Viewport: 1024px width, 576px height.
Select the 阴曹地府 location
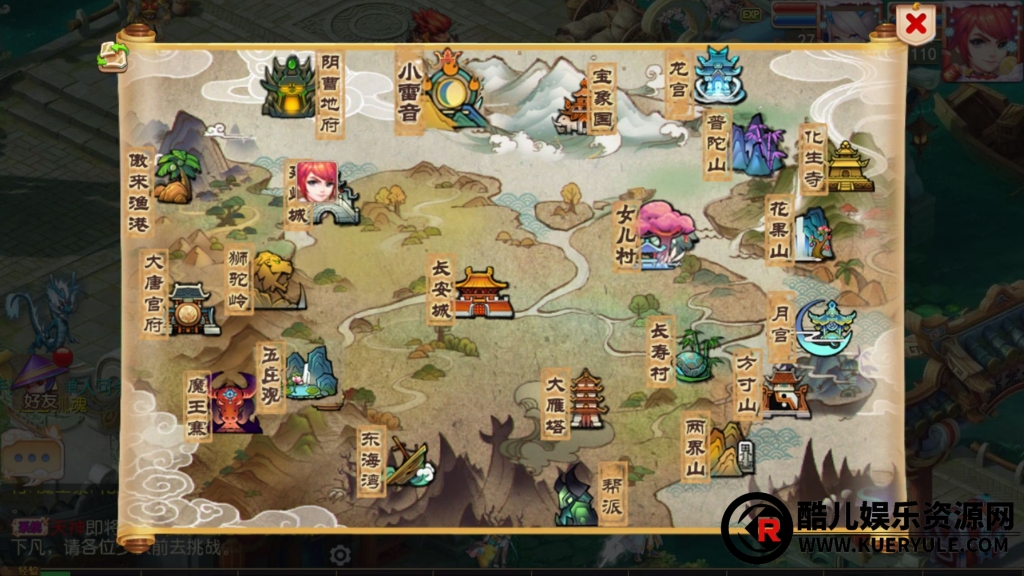click(288, 87)
